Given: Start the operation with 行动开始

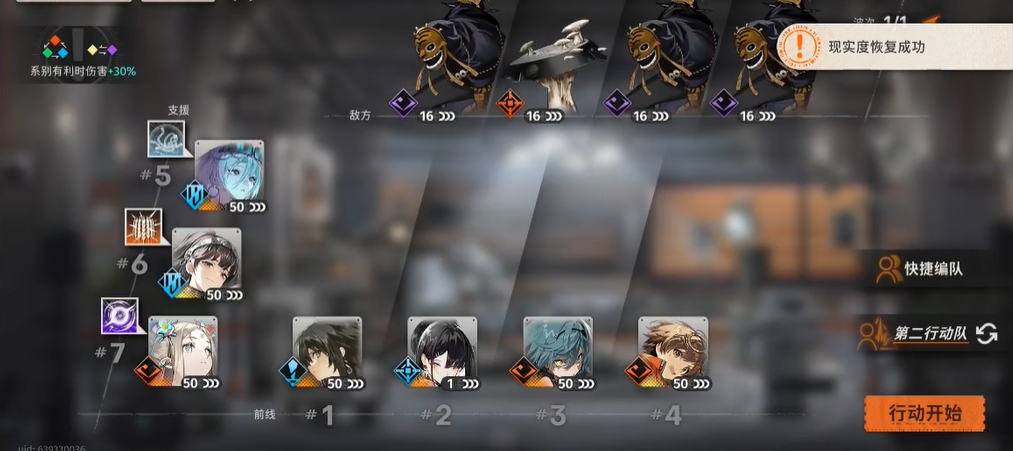Looking at the screenshot, I should (x=924, y=412).
